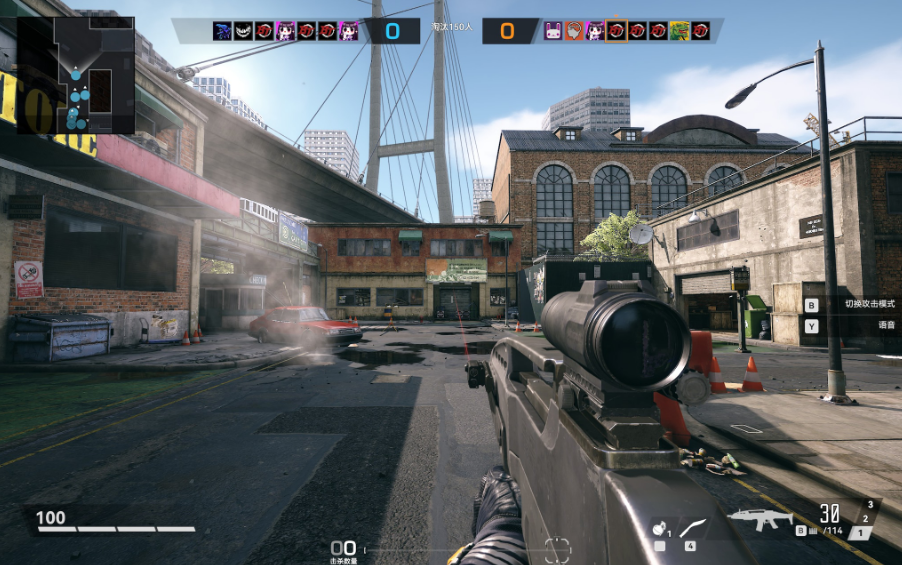Click the orange-outlined player avatar
Viewport: 902px width, 565px height.
[616, 31]
